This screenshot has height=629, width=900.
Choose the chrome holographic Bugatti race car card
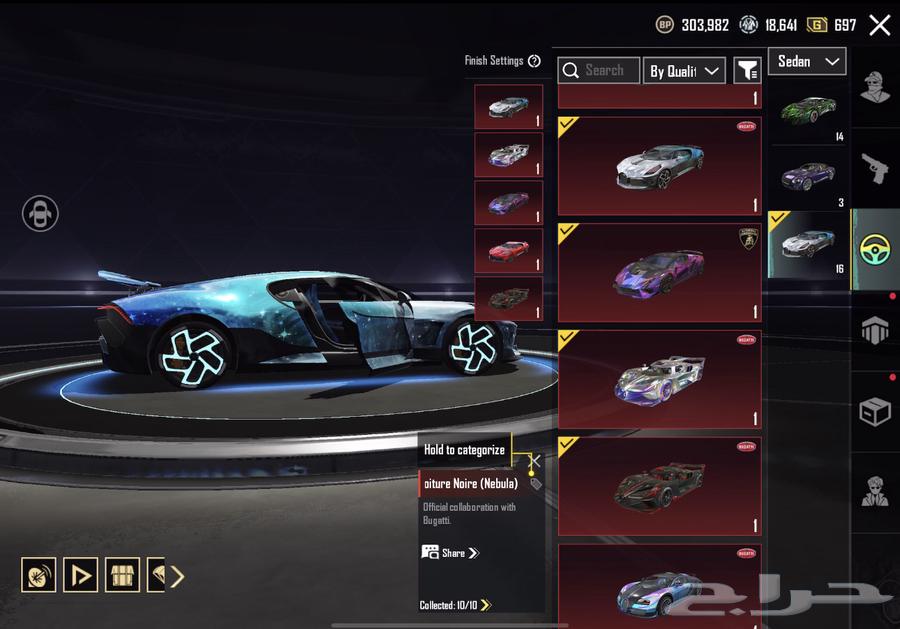point(659,379)
